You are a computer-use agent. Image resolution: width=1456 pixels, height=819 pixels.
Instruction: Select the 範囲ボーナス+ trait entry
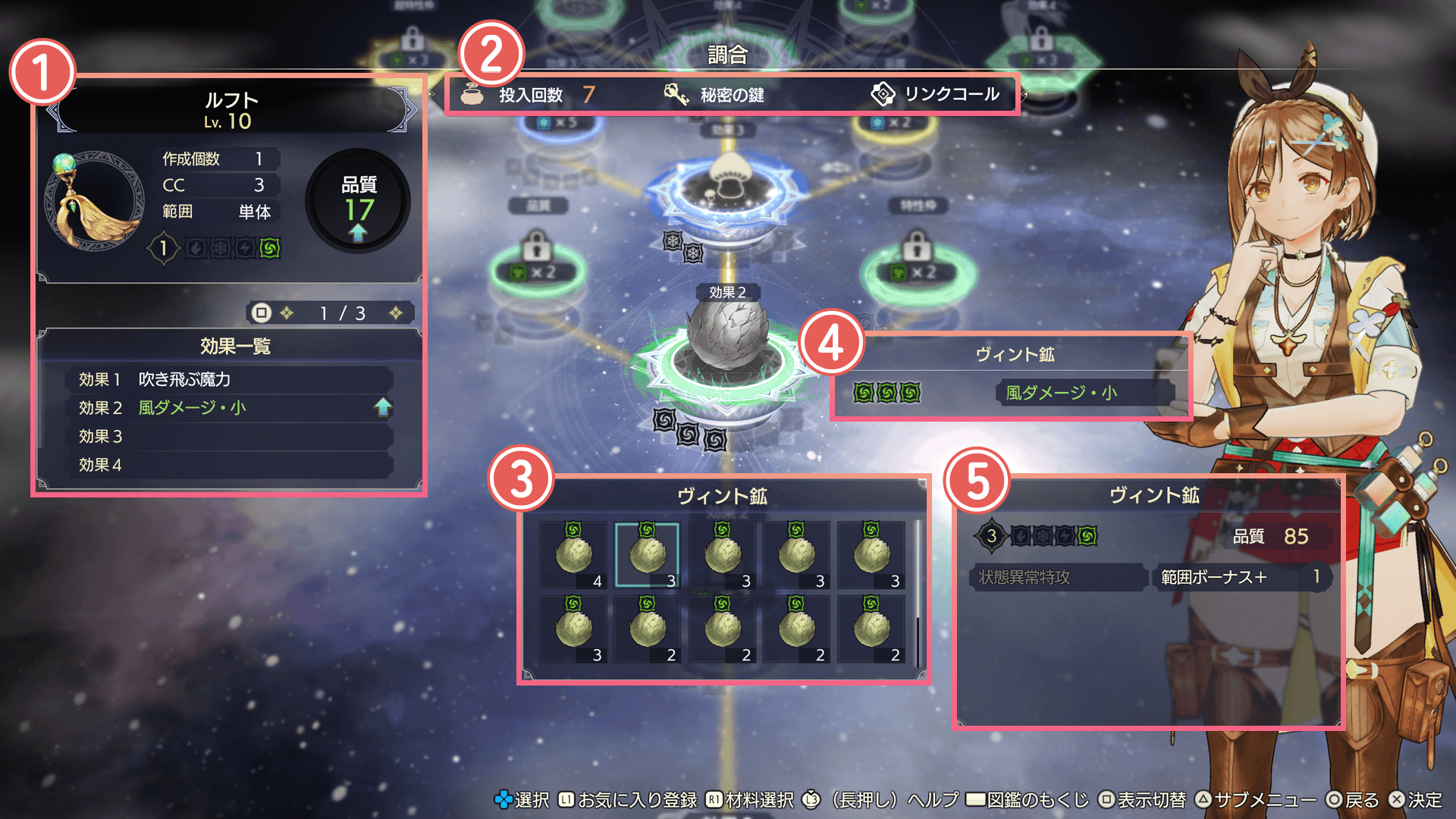[x=1241, y=577]
